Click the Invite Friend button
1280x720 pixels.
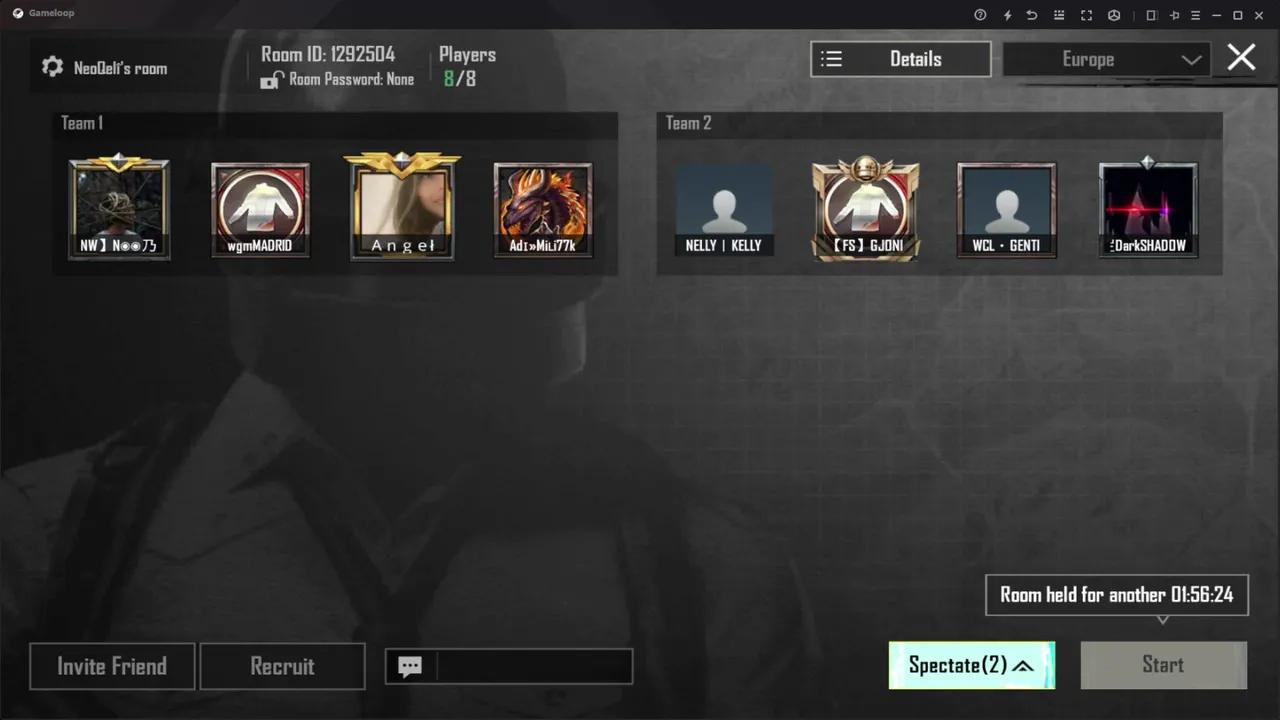[x=112, y=666]
